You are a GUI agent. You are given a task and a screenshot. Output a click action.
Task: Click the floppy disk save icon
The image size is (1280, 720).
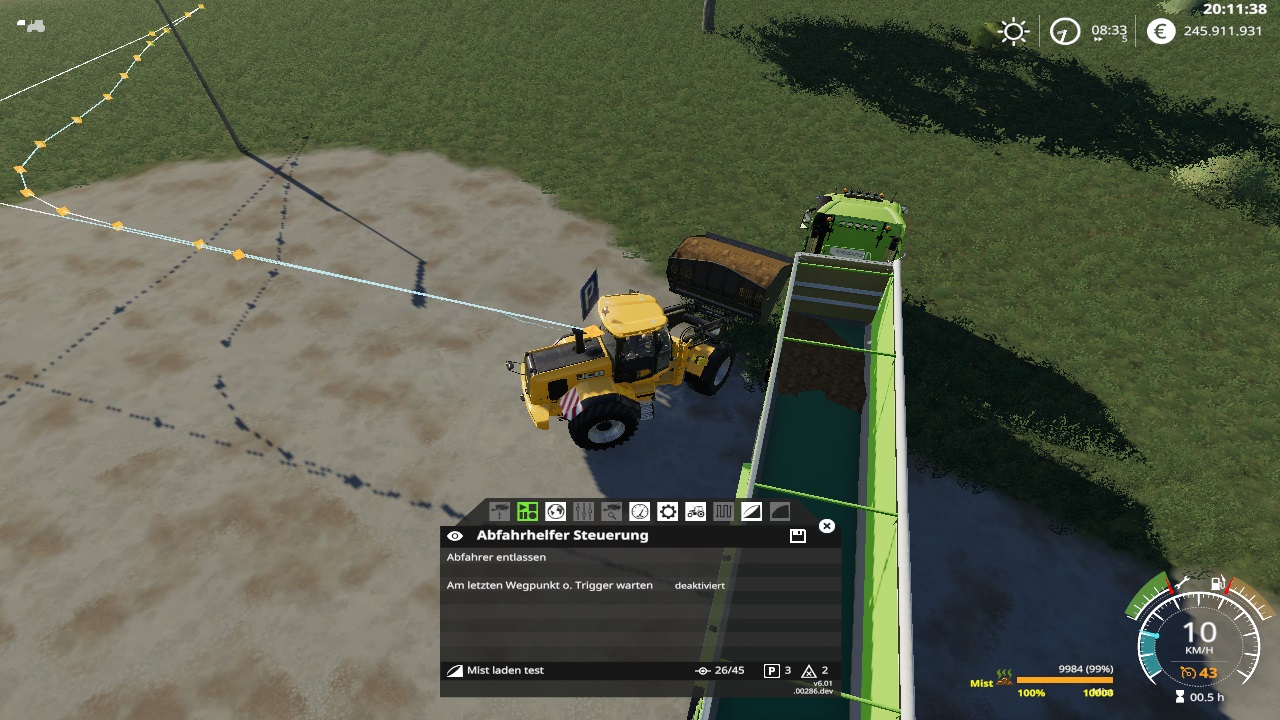tap(798, 536)
